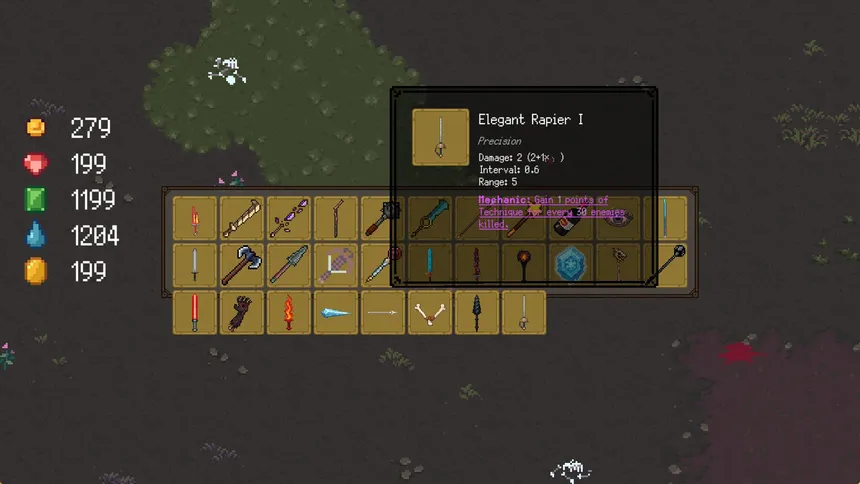Select the plain steel short sword
Image resolution: width=860 pixels, height=484 pixels.
pyautogui.click(x=194, y=265)
